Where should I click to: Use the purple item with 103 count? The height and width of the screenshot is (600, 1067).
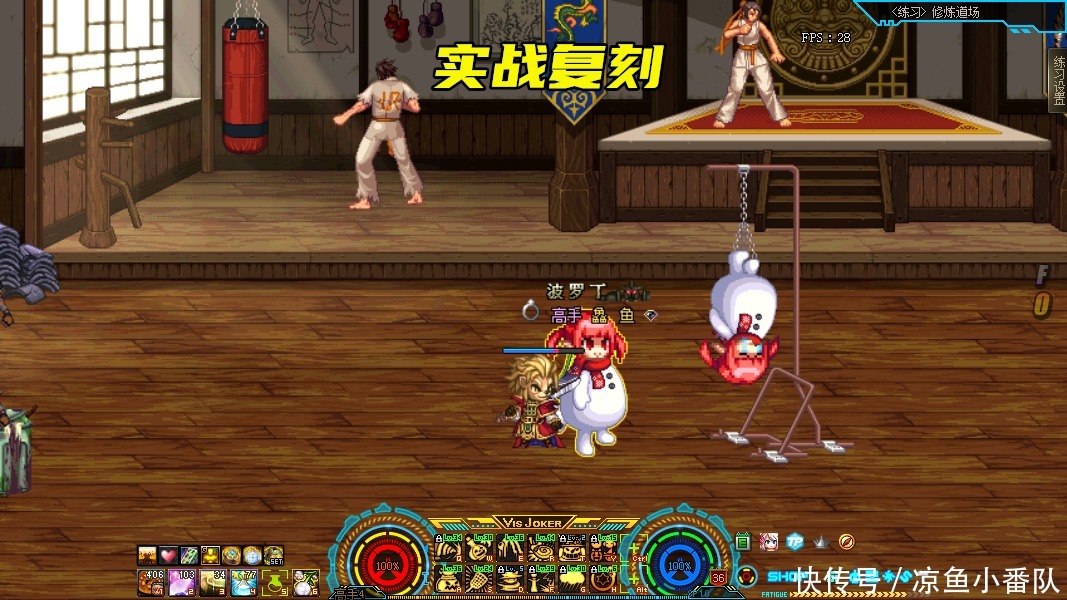tap(183, 580)
